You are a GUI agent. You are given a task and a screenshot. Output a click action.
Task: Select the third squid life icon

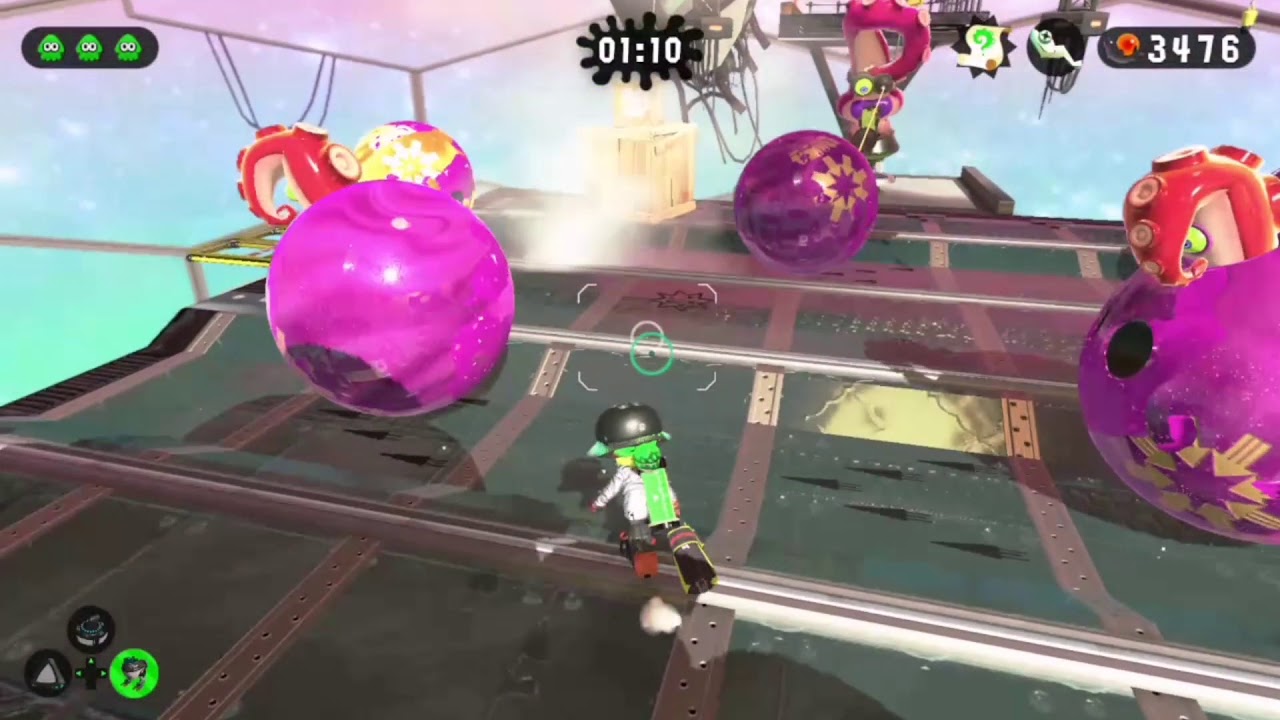point(127,45)
